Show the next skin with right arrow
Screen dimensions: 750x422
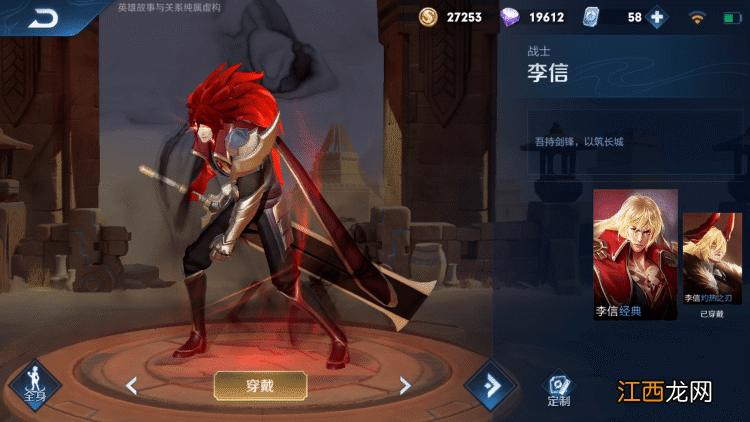click(404, 385)
